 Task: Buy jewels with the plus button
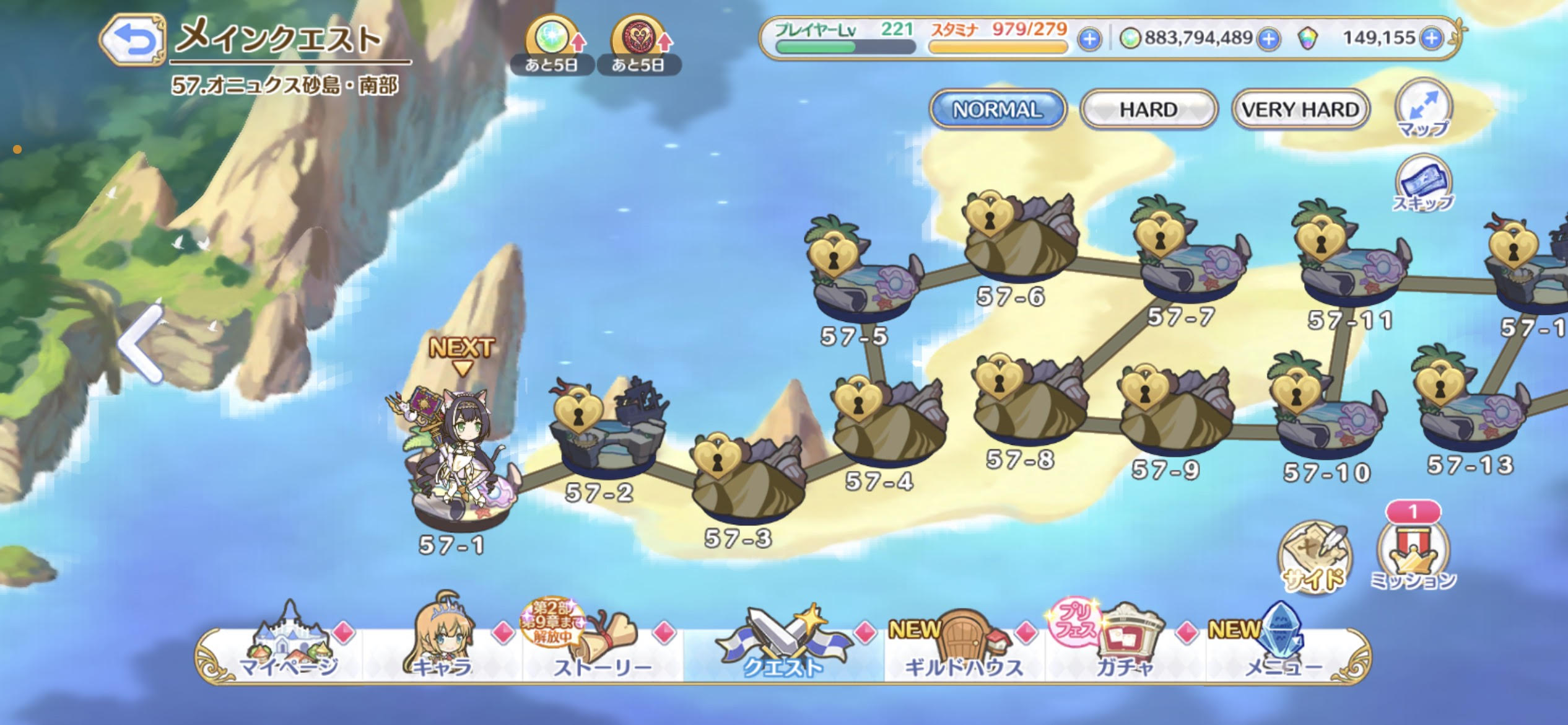pos(1431,39)
